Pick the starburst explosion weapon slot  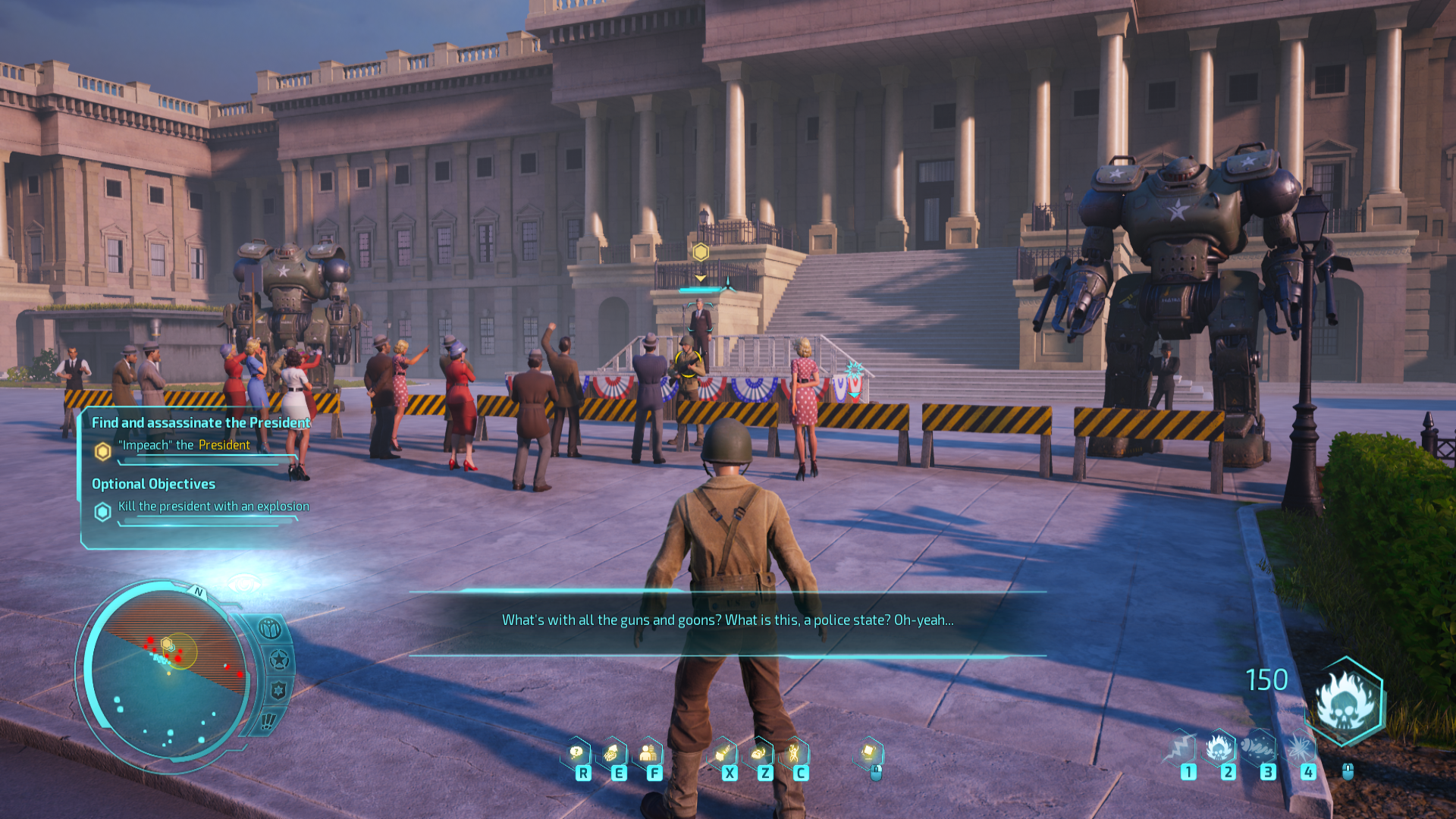(1300, 748)
